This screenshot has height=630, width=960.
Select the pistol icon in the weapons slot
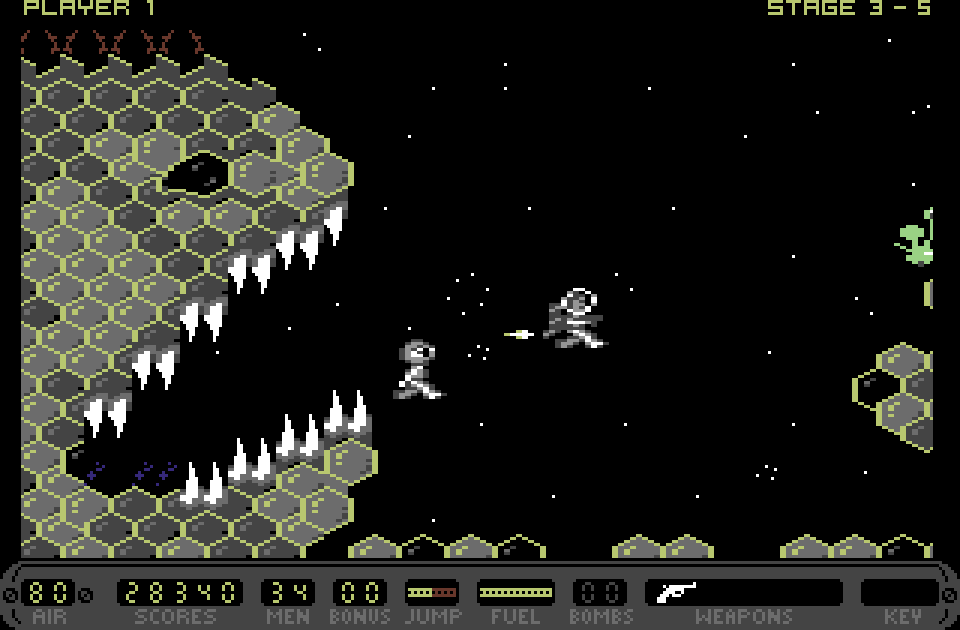[x=676, y=592]
